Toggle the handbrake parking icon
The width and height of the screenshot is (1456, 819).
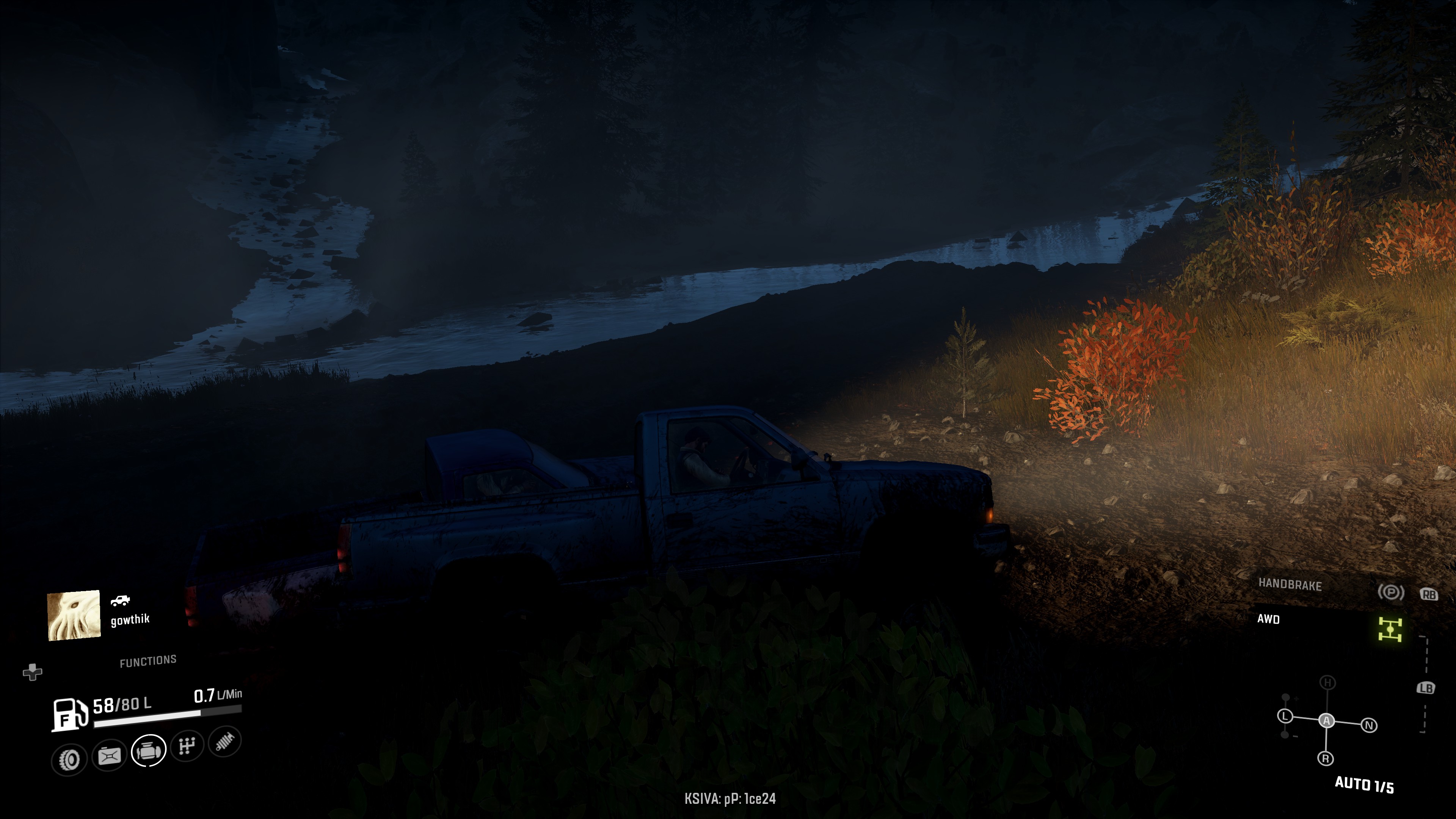(1390, 592)
